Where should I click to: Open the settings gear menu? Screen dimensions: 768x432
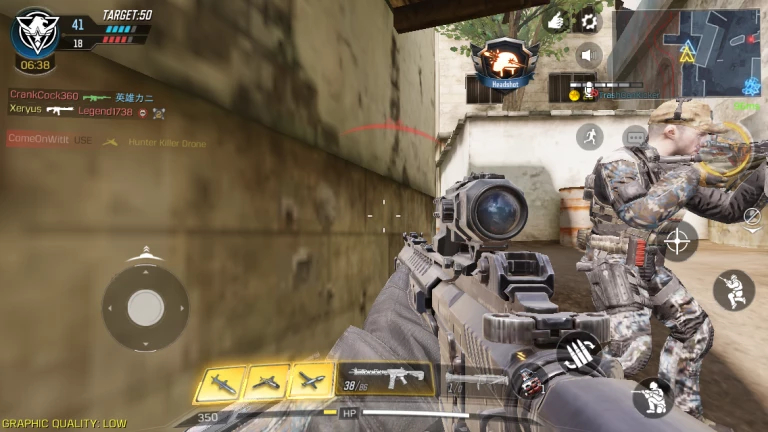(x=590, y=19)
